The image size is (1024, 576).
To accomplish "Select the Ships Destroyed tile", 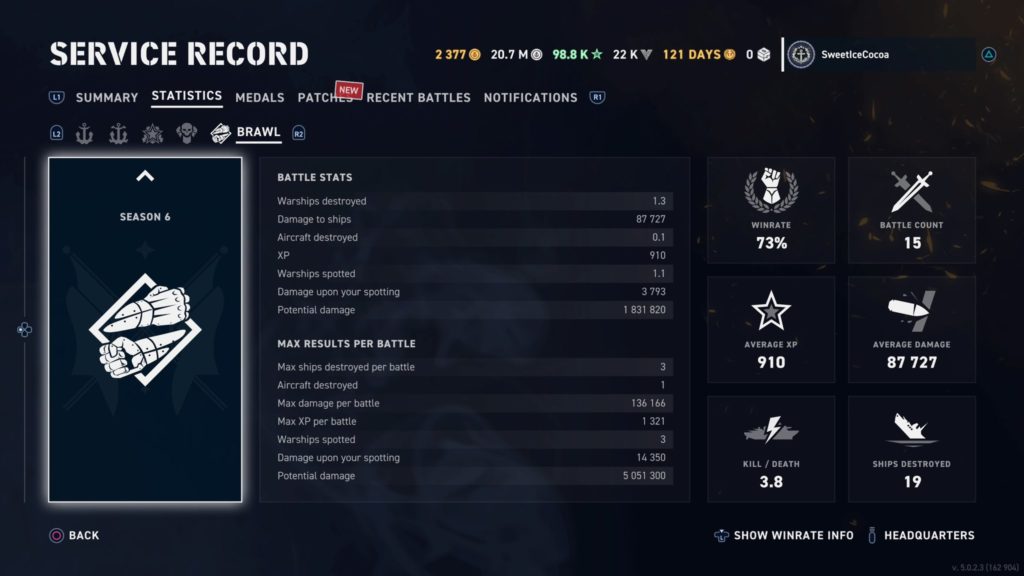I will click(x=911, y=448).
